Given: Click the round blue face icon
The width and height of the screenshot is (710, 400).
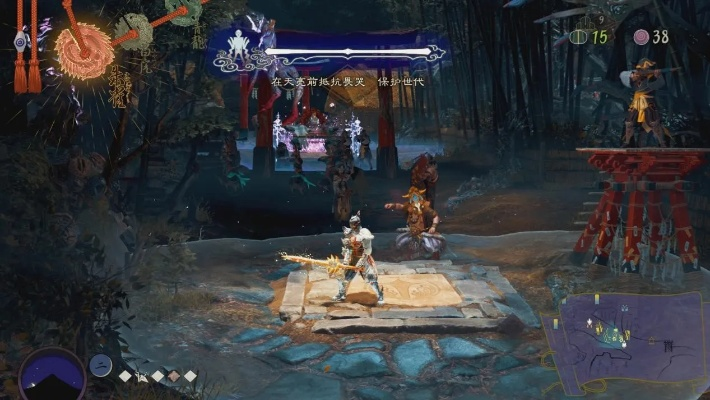Looking at the screenshot, I should click(100, 366).
